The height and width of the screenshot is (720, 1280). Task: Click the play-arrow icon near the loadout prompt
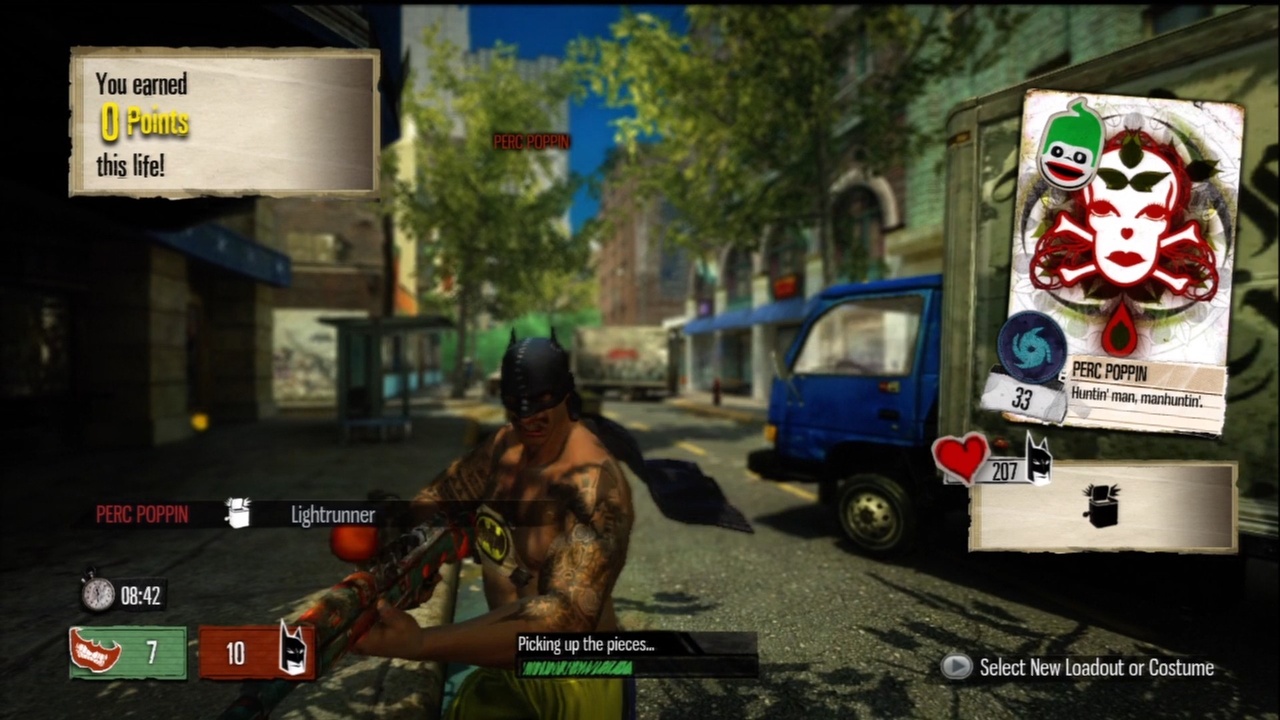tap(956, 667)
